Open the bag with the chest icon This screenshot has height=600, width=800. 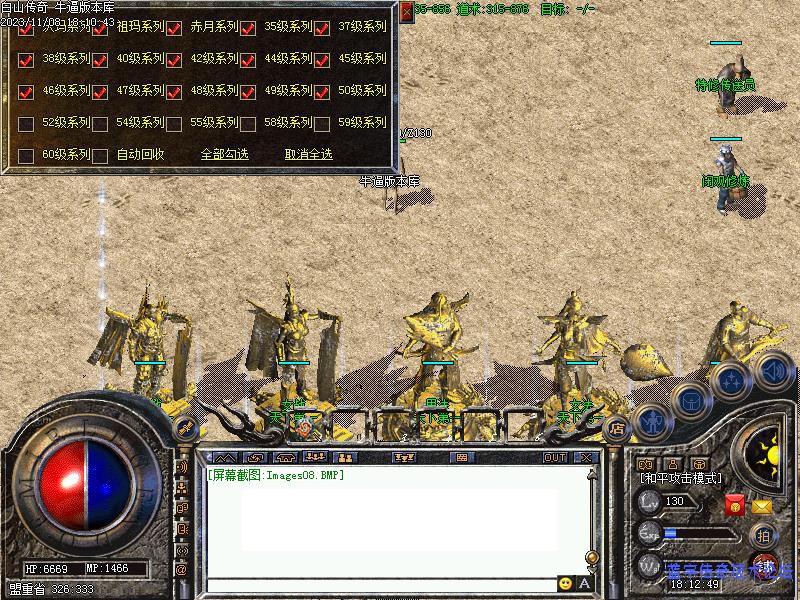pyautogui.click(x=690, y=400)
